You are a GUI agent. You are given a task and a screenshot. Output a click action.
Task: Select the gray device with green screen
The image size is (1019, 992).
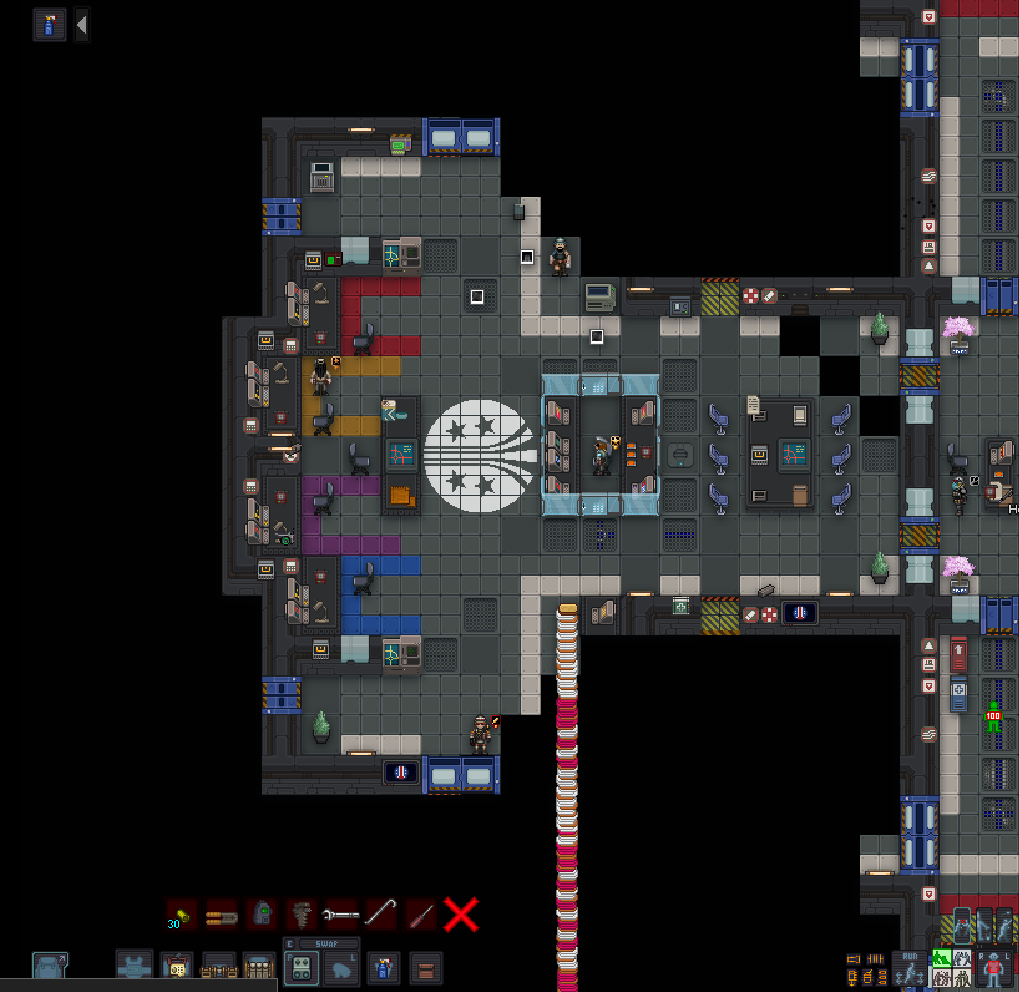261,914
